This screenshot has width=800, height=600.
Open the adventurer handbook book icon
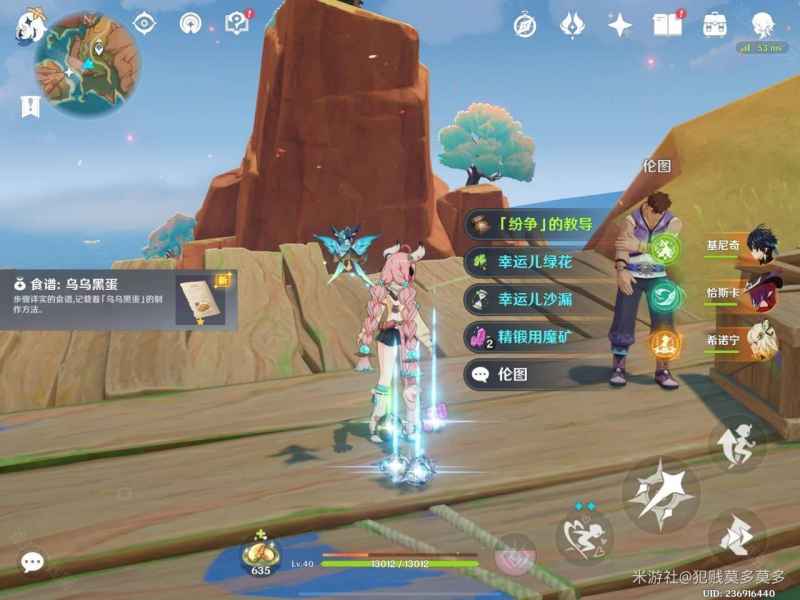point(667,25)
